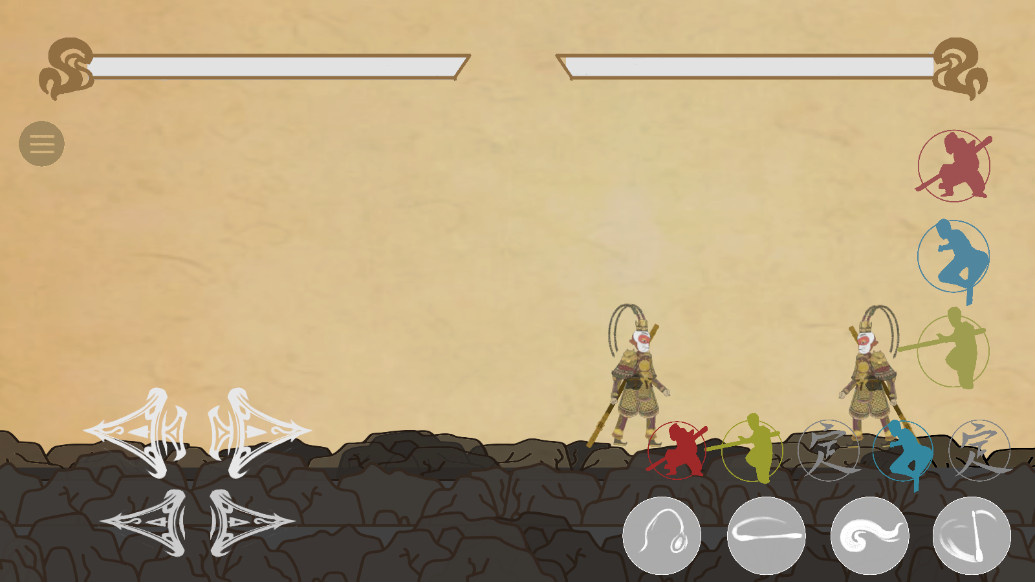Select the bright red crouching staff fighter icon
Image resolution: width=1035 pixels, height=582 pixels.
click(677, 450)
